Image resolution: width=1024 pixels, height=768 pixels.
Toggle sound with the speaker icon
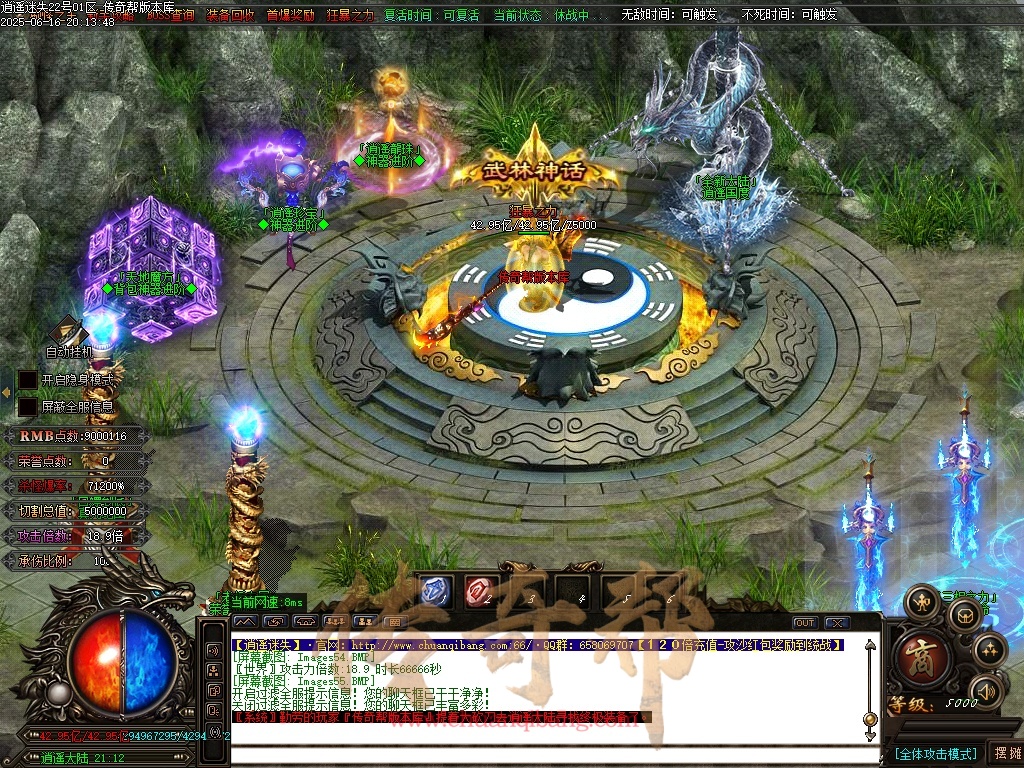985,690
